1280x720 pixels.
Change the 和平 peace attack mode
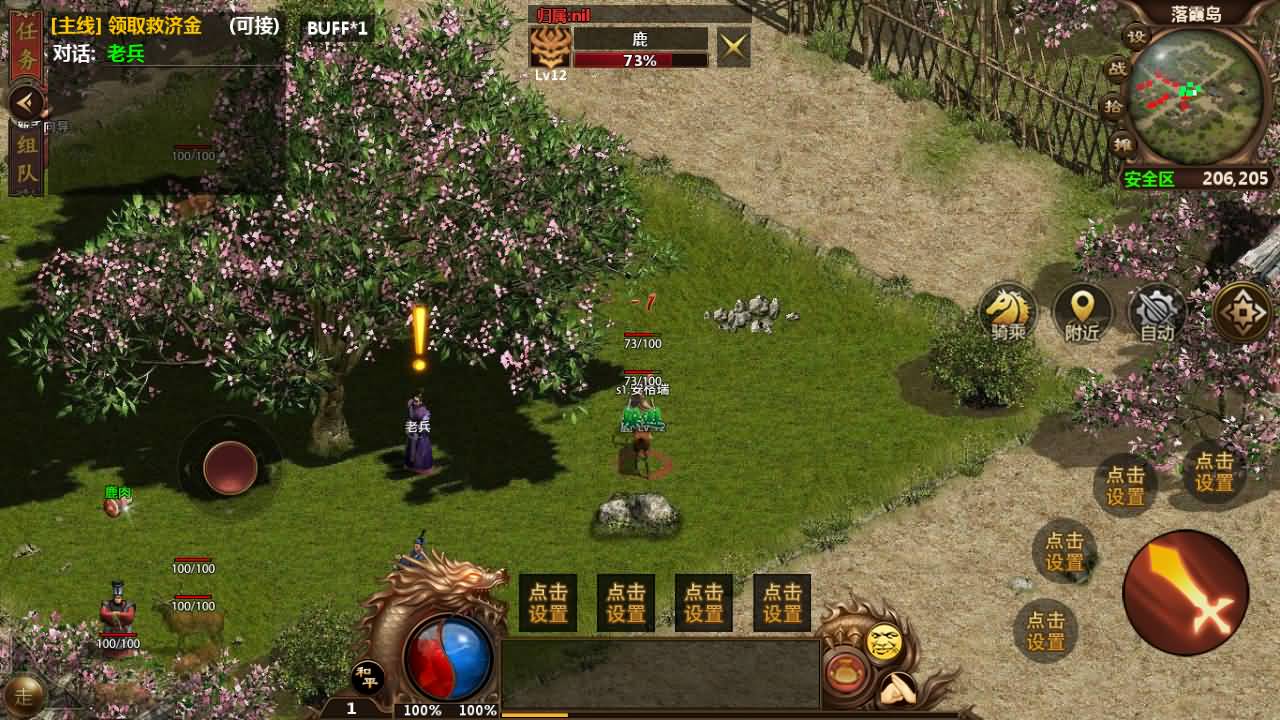tap(368, 677)
